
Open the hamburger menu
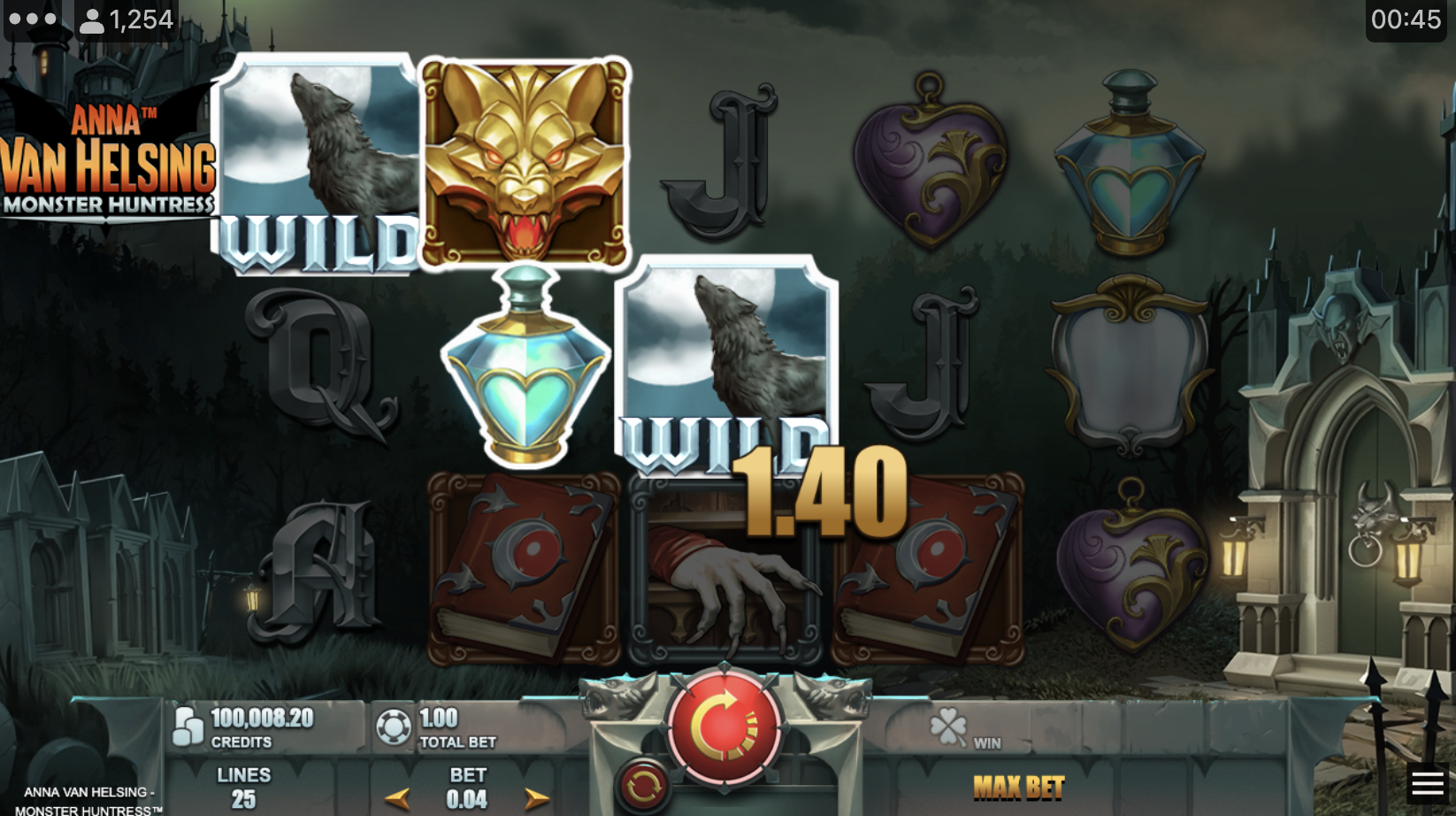click(1428, 783)
